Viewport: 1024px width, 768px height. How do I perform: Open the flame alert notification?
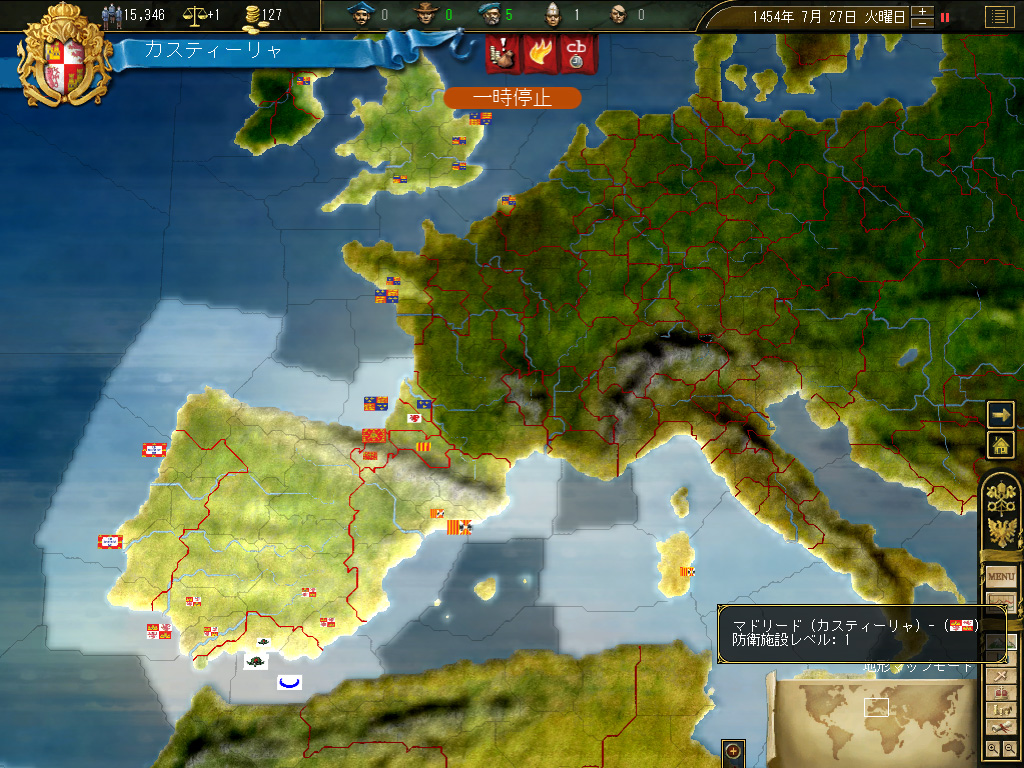(539, 54)
